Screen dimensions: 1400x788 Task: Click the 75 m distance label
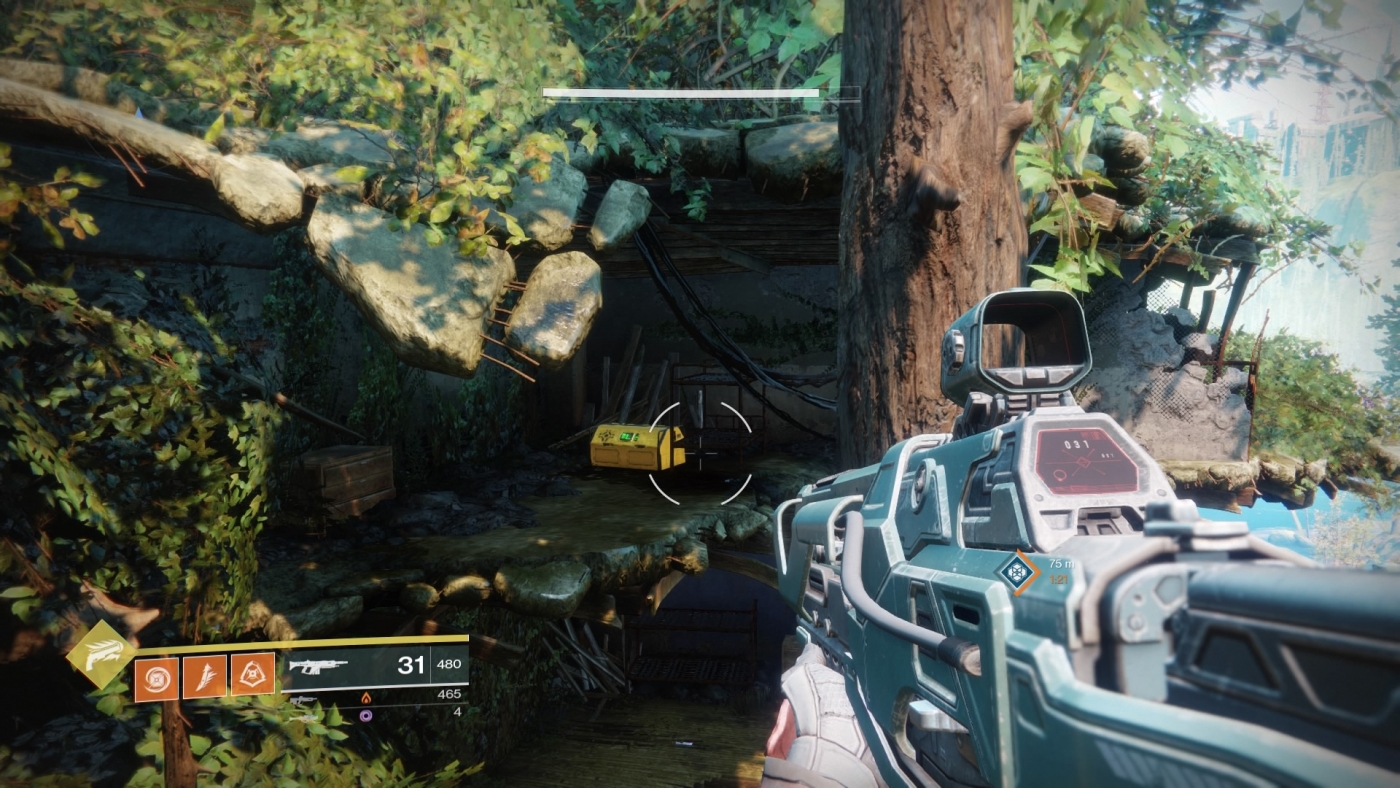pyautogui.click(x=1061, y=564)
